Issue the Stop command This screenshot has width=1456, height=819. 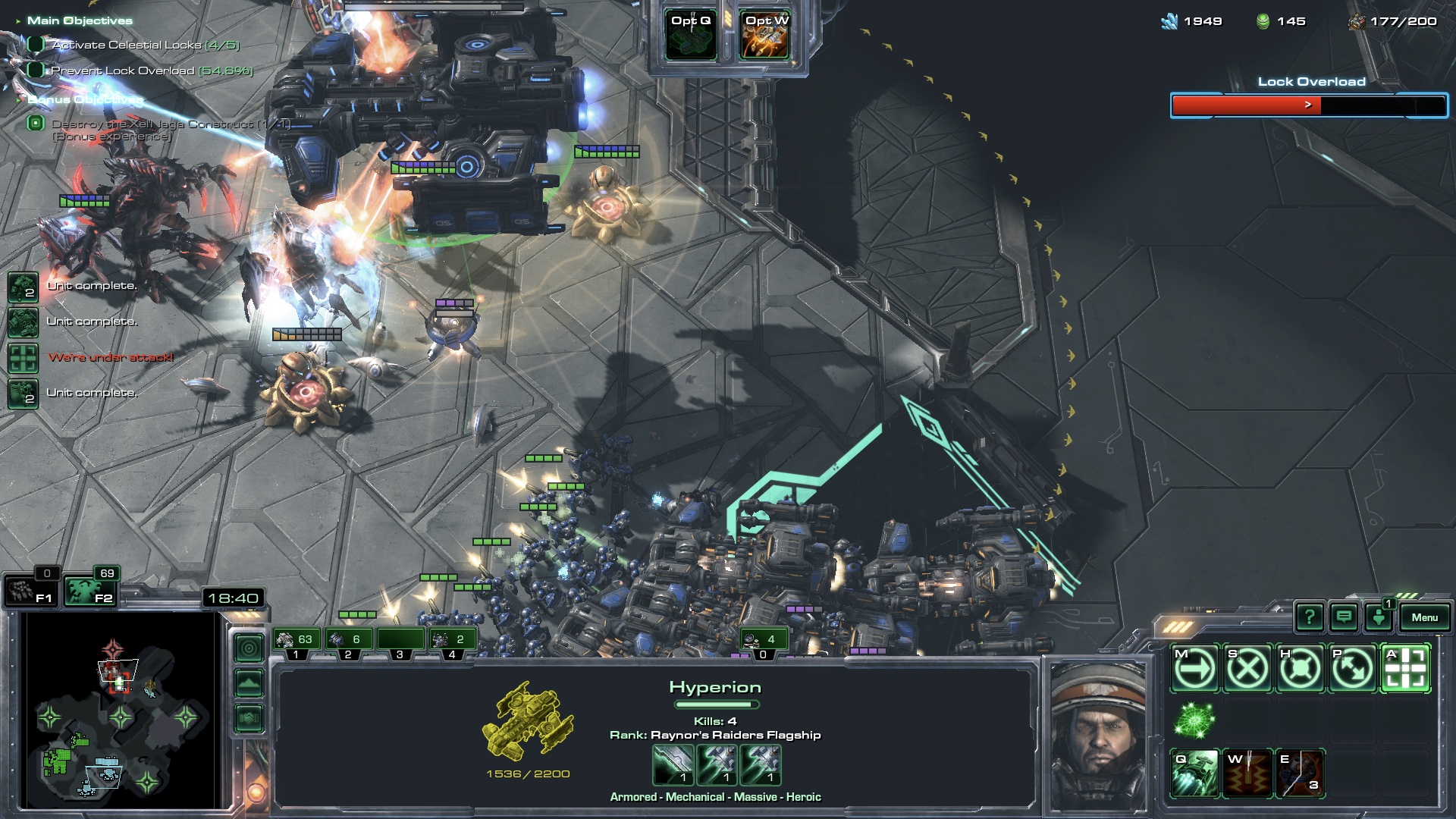coord(1247,669)
